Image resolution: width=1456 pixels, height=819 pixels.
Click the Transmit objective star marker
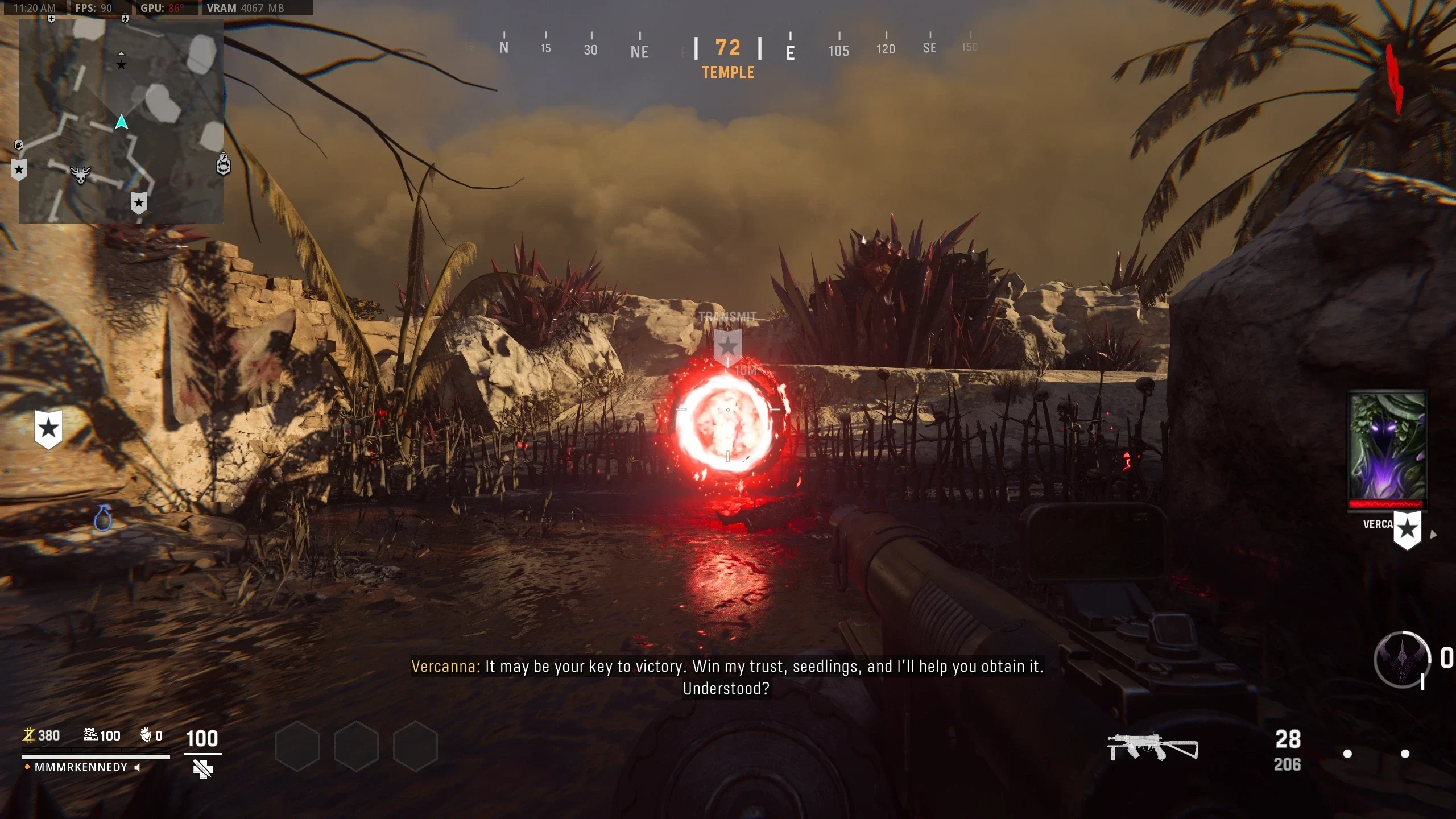[727, 345]
